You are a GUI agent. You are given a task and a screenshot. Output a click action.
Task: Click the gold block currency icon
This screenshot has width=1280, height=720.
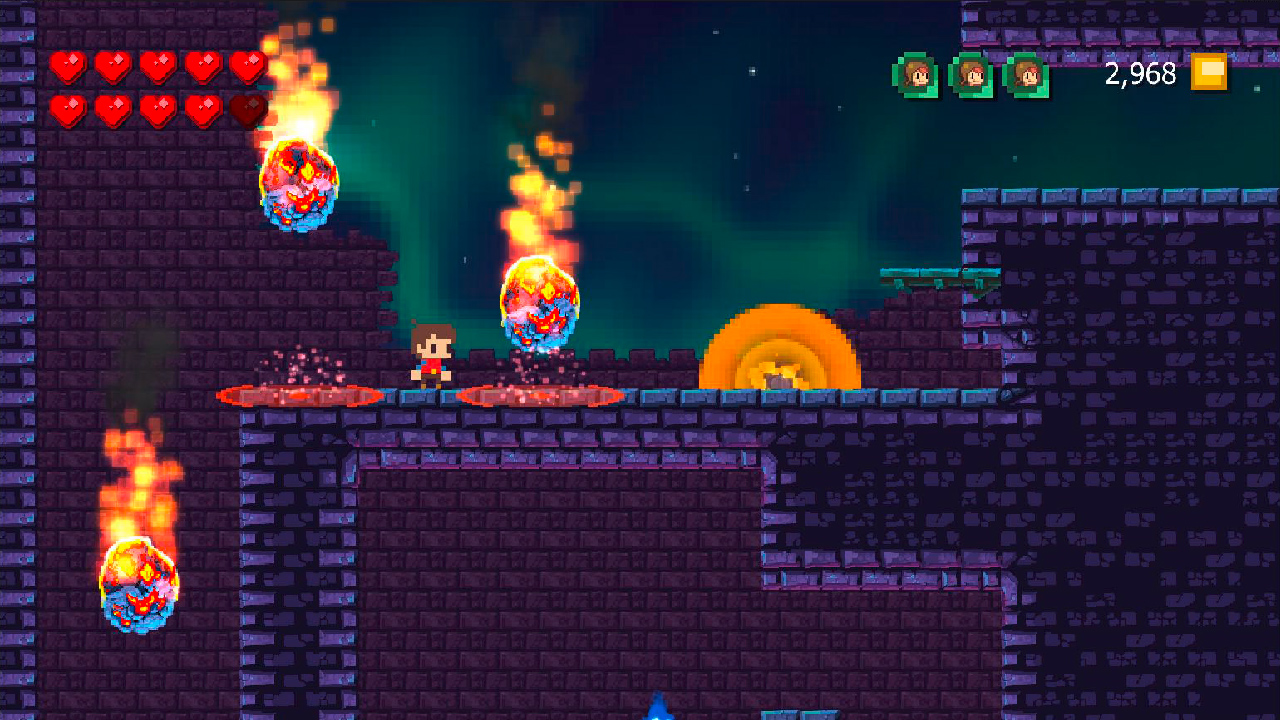click(1209, 72)
